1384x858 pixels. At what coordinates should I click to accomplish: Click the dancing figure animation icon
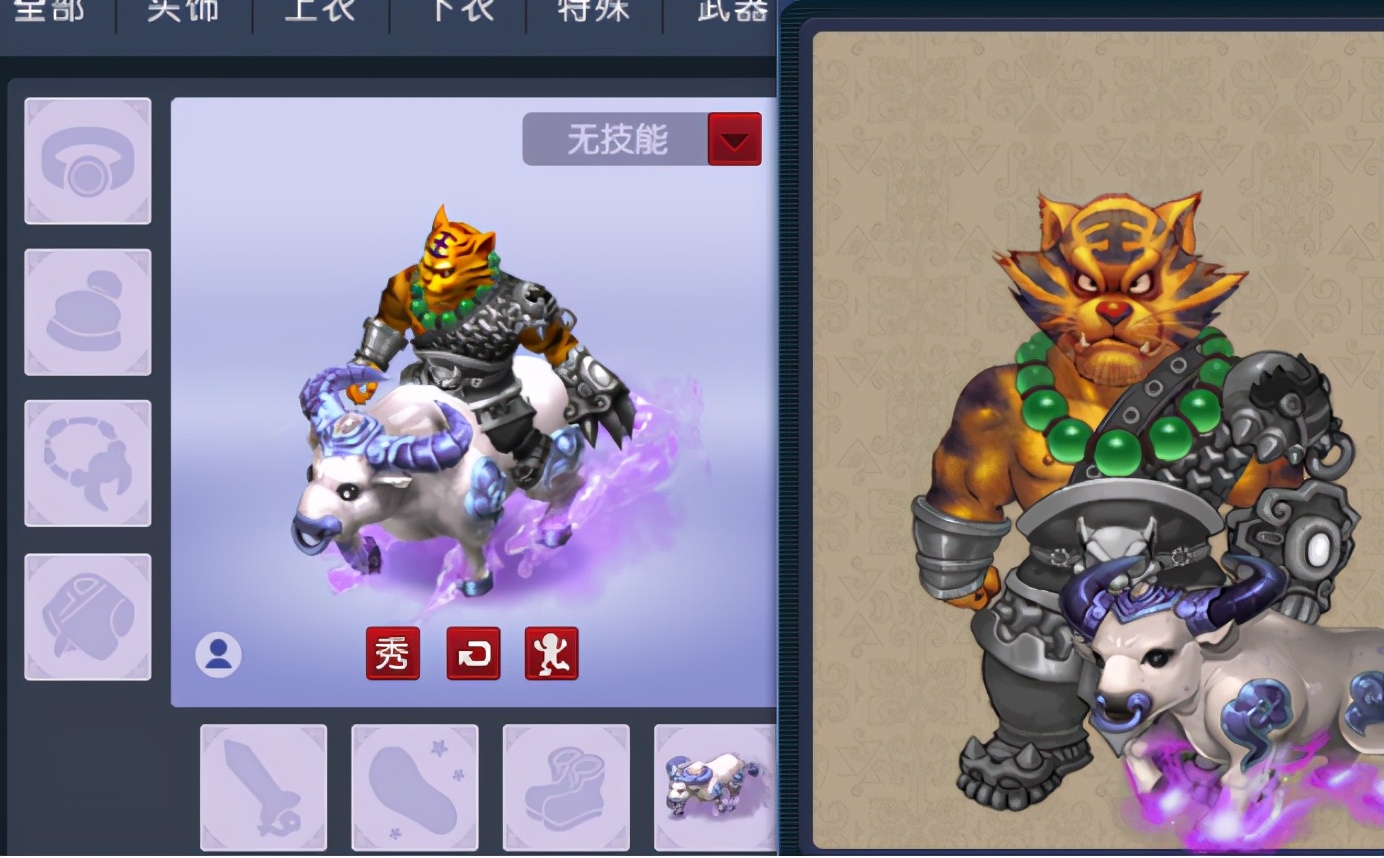click(552, 654)
